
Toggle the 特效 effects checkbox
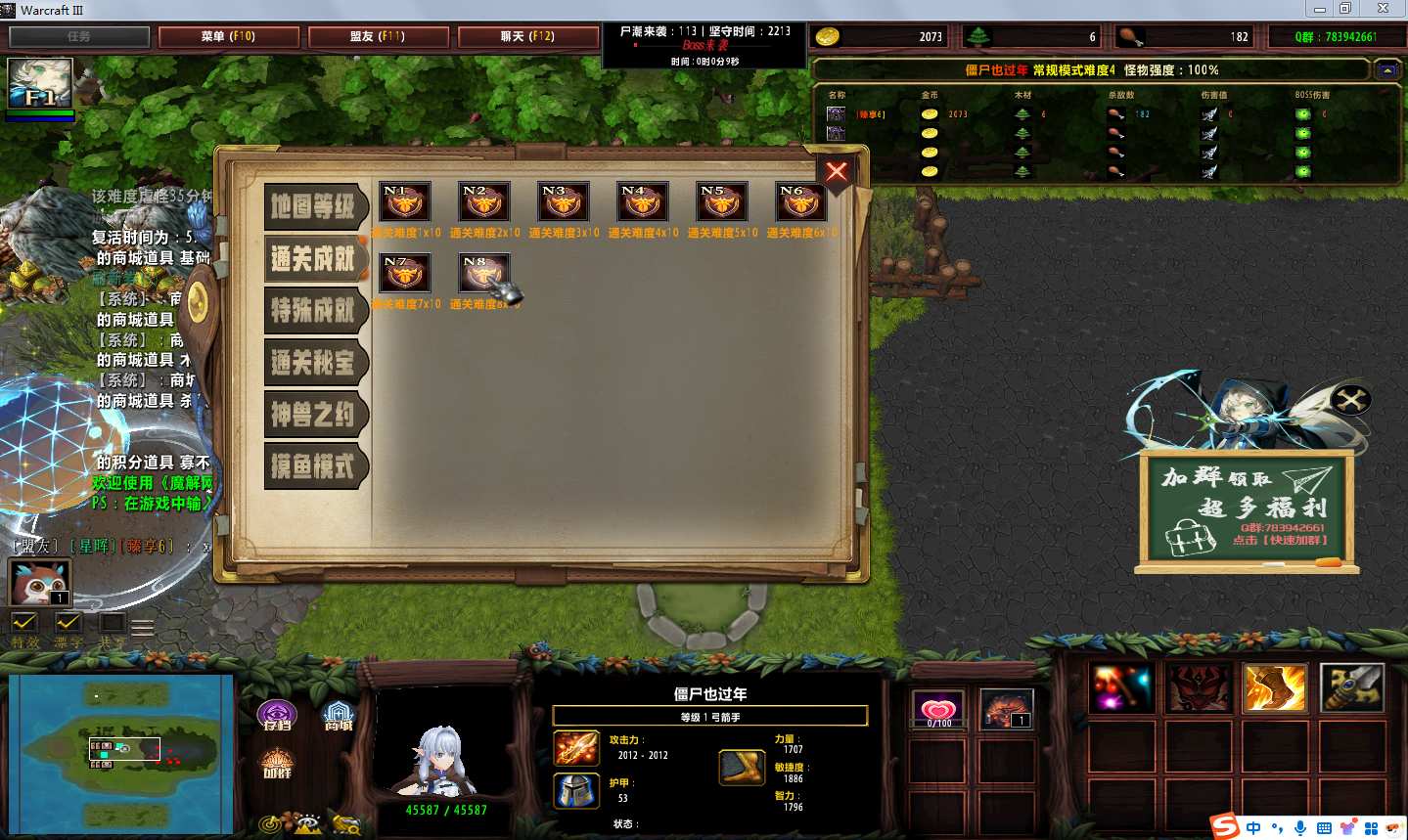click(24, 623)
